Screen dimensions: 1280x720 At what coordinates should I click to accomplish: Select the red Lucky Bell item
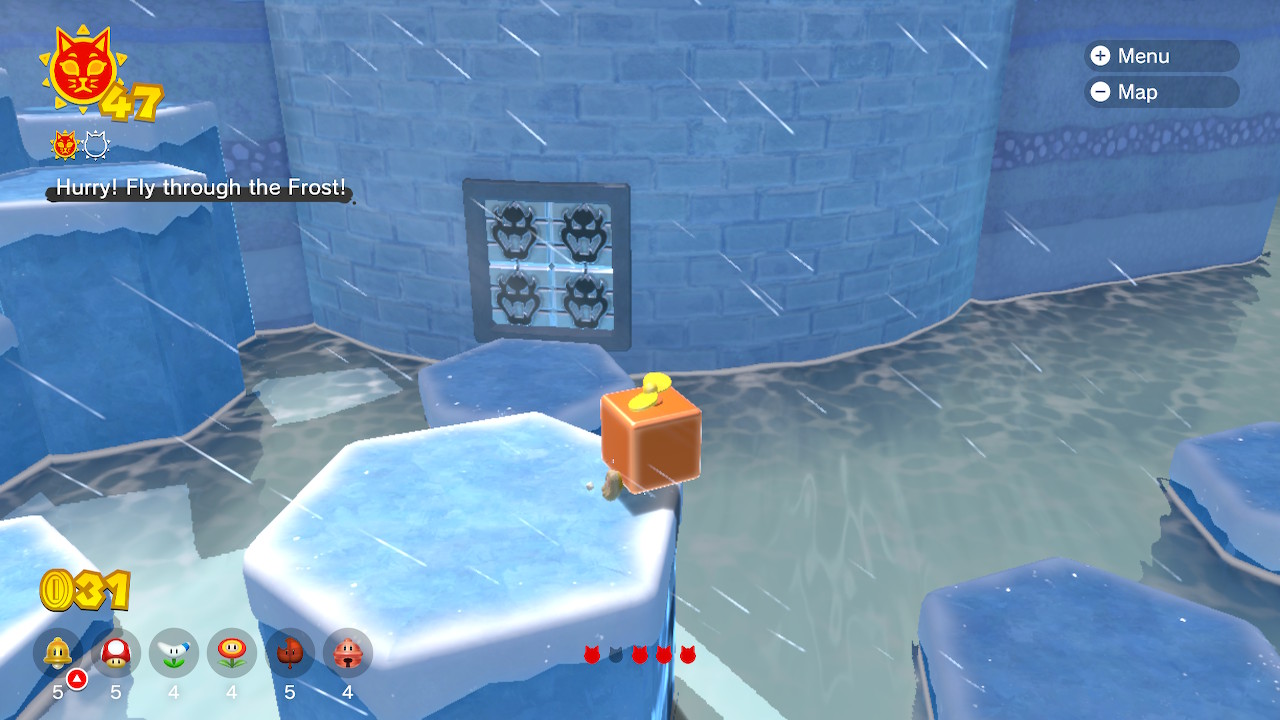click(x=348, y=654)
